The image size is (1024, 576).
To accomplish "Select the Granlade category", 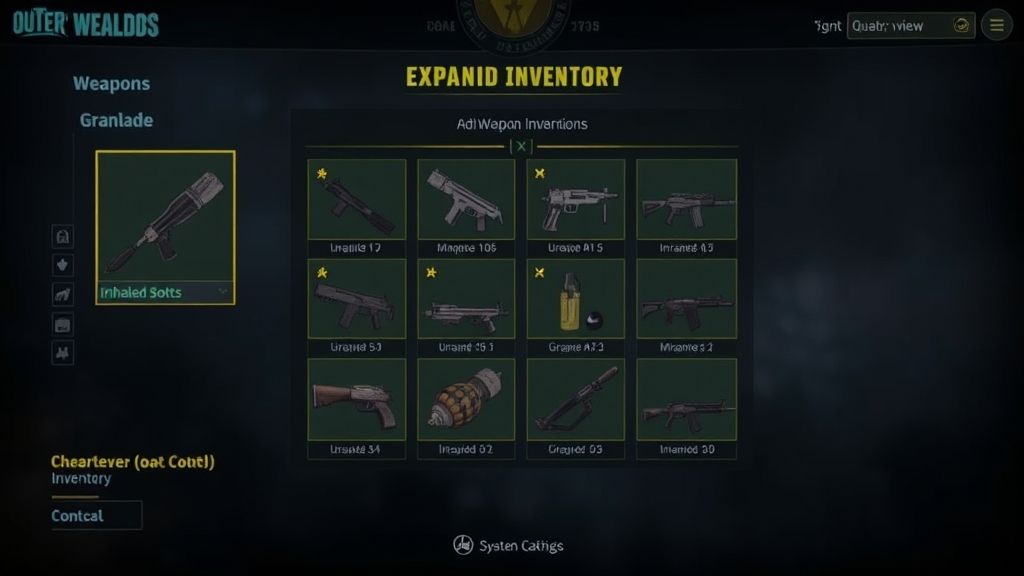I will pyautogui.click(x=116, y=120).
